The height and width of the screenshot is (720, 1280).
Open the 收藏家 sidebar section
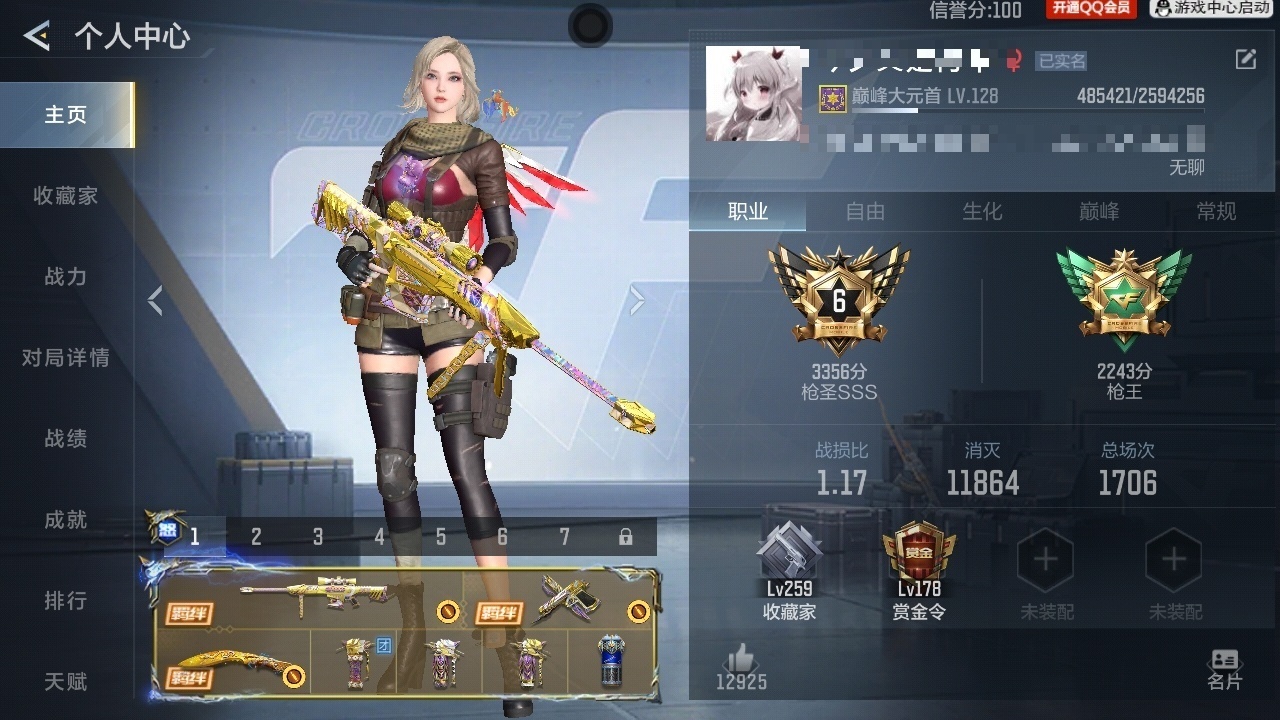point(66,196)
